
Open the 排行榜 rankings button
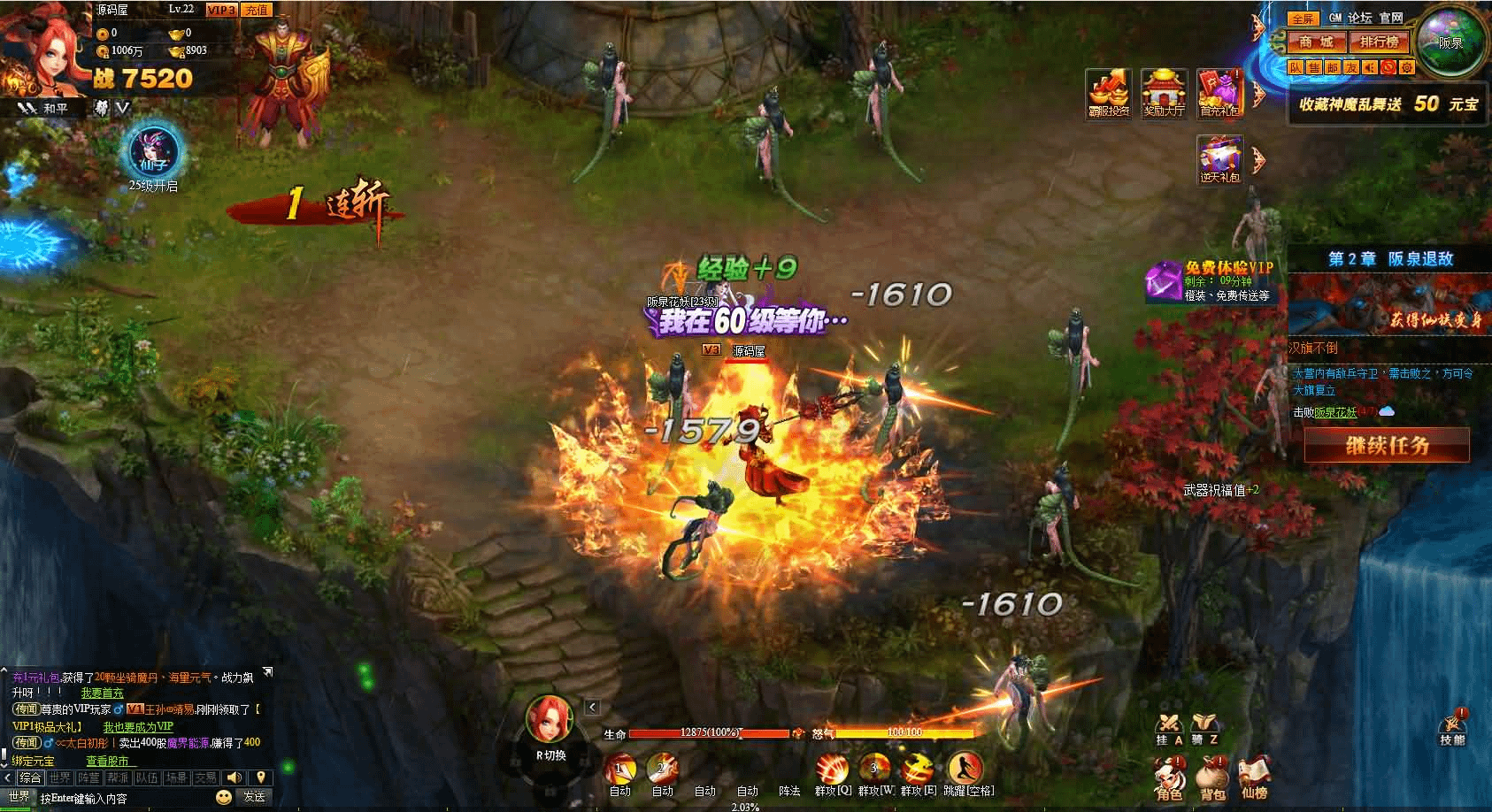tap(1379, 42)
